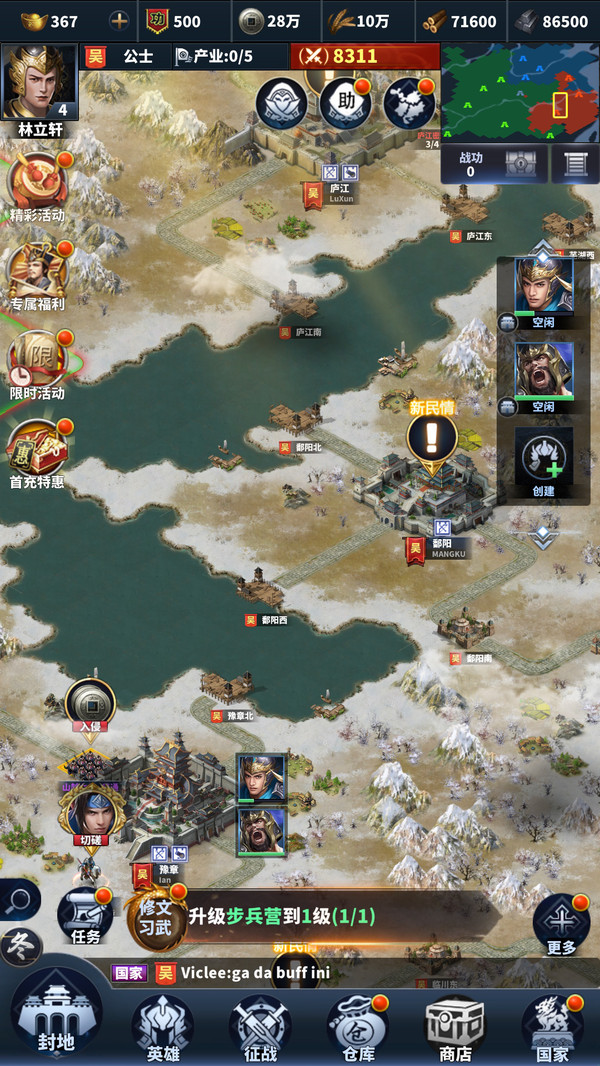Open 精彩活动 events icon
Image resolution: width=600 pixels, height=1066 pixels.
coord(38,185)
